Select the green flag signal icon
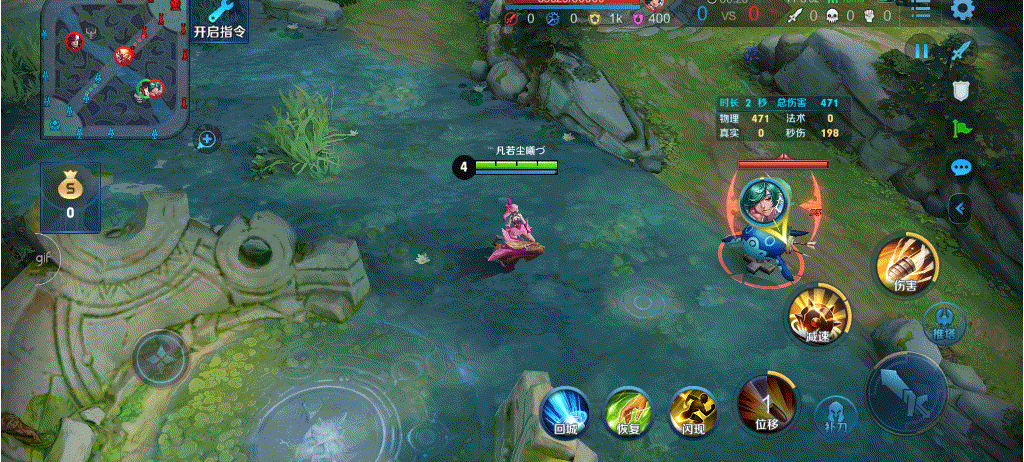Screen dimensions: 1024x462 coord(961,129)
